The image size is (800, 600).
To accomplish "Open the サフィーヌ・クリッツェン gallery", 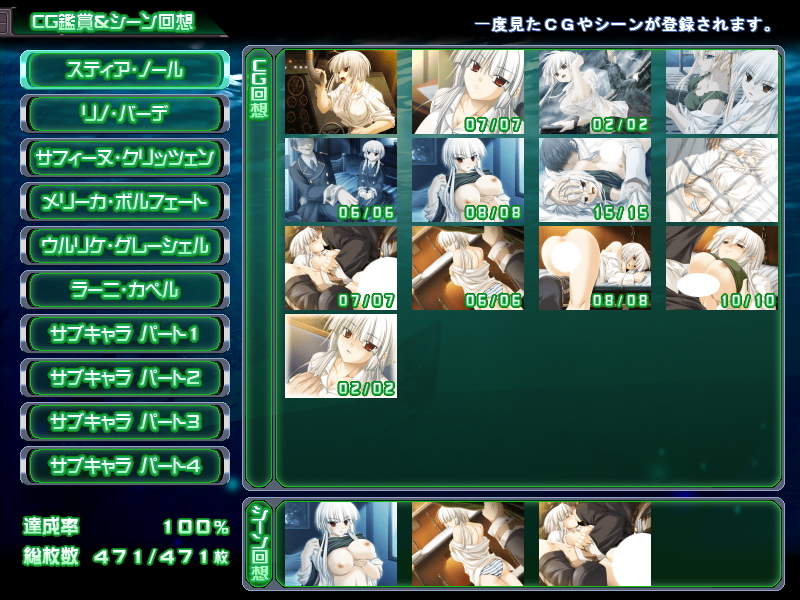I will (124, 158).
